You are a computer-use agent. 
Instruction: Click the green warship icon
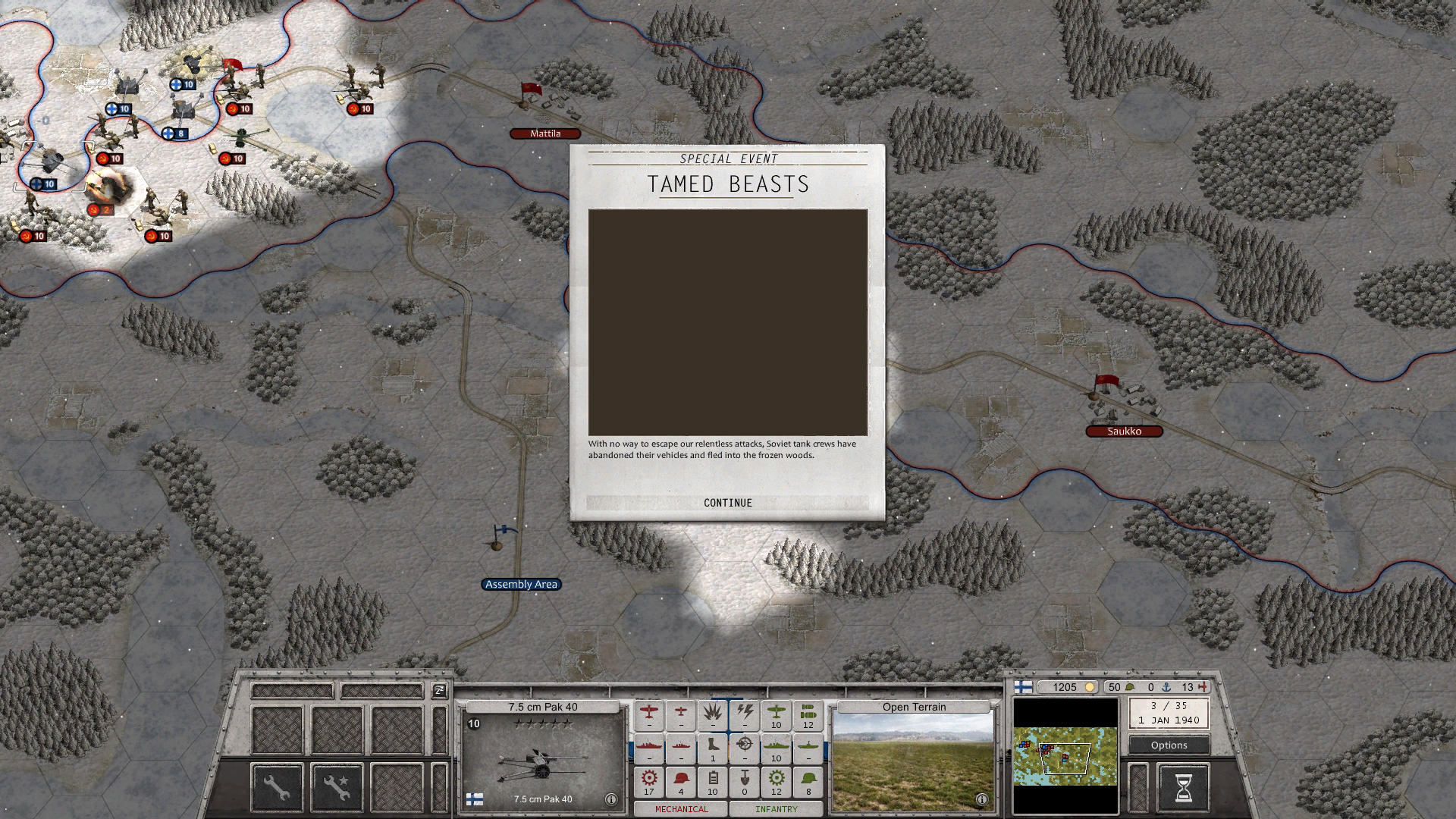775,746
